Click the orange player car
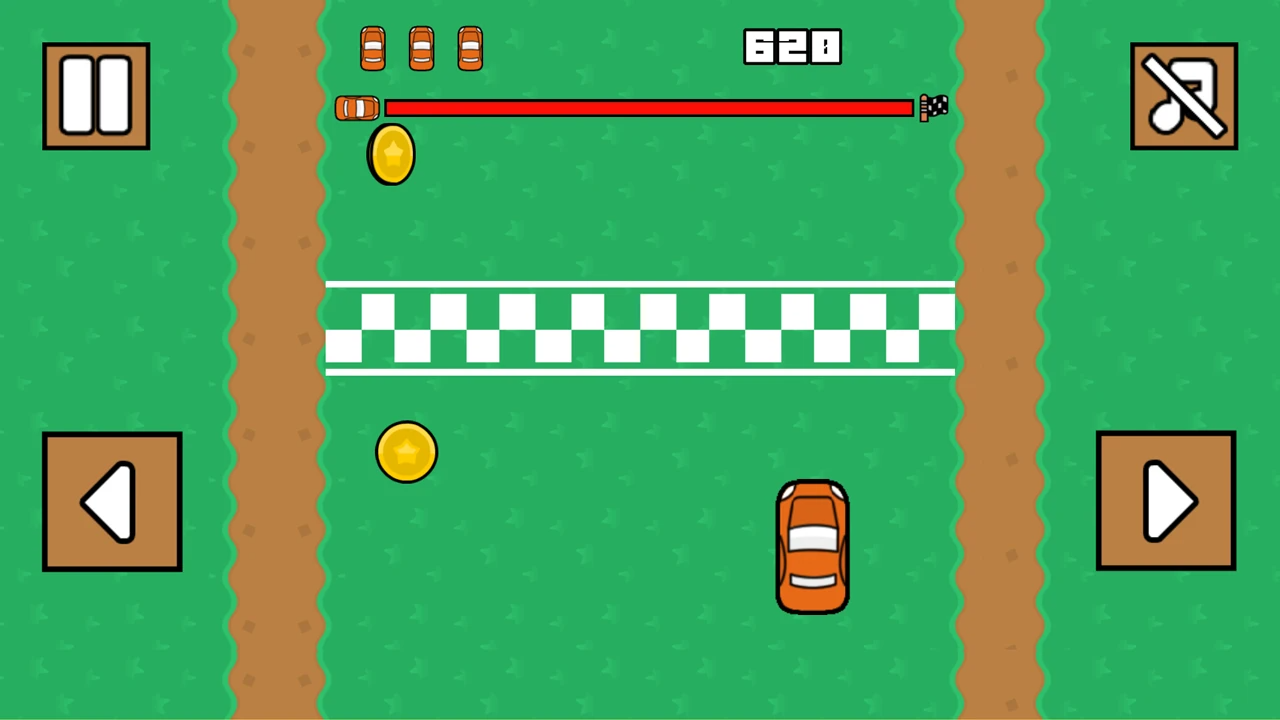1280x720 pixels. (x=812, y=545)
